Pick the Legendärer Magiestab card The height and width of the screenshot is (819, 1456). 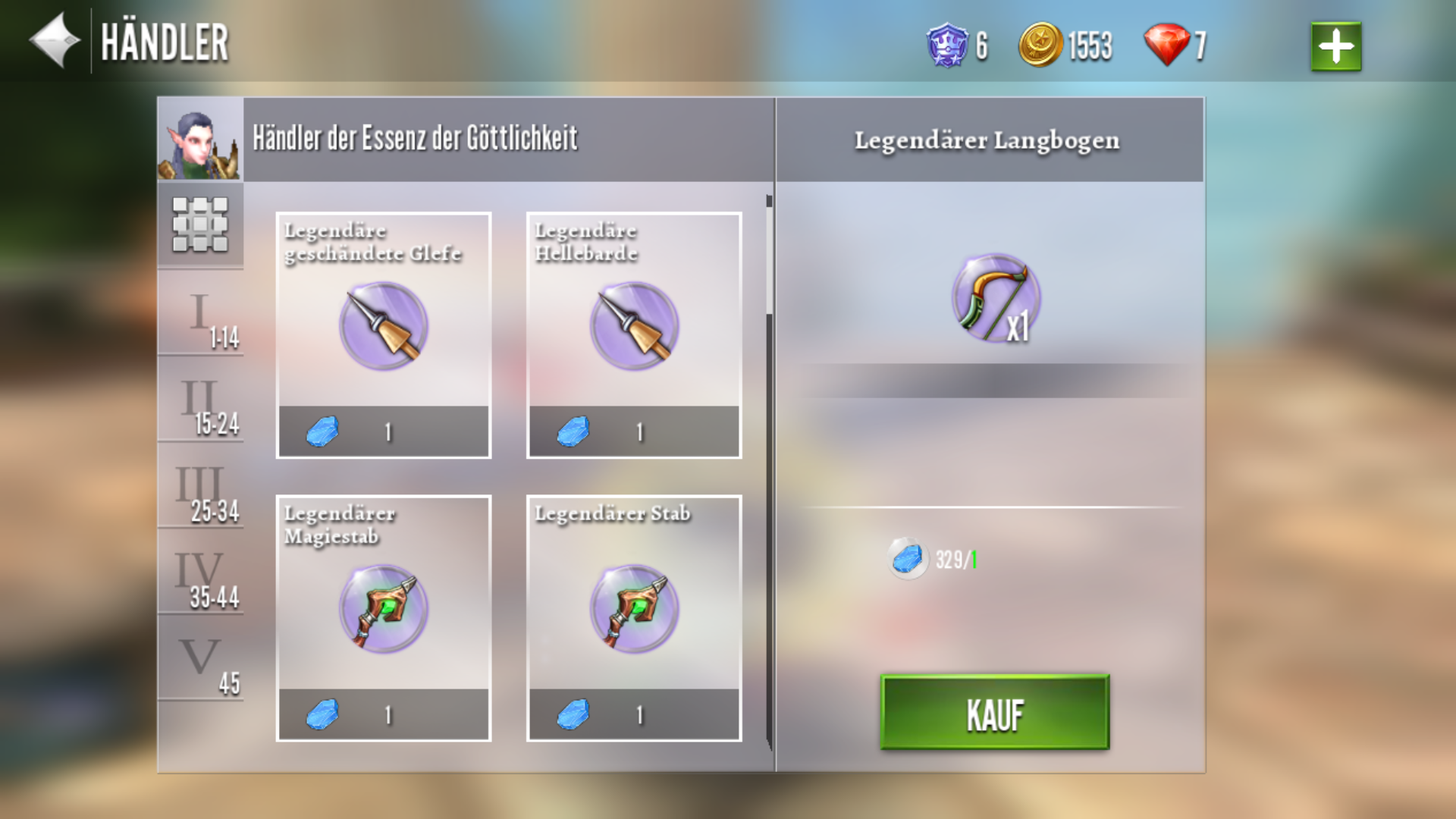384,618
